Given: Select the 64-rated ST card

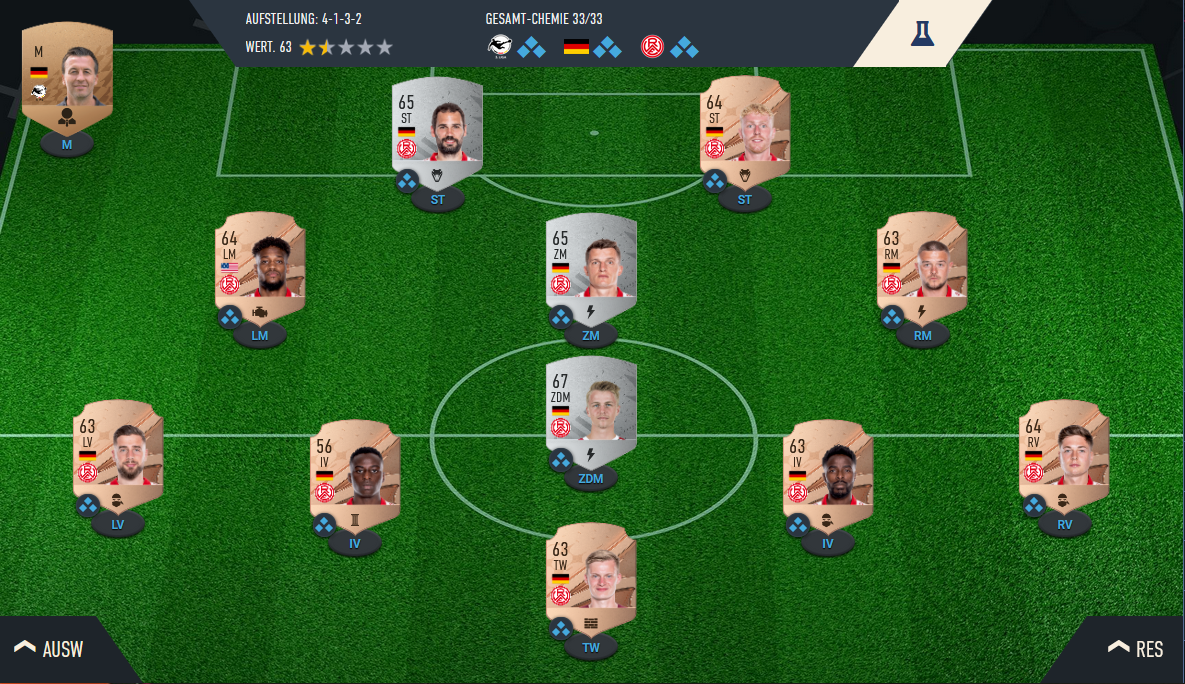Looking at the screenshot, I should [745, 125].
